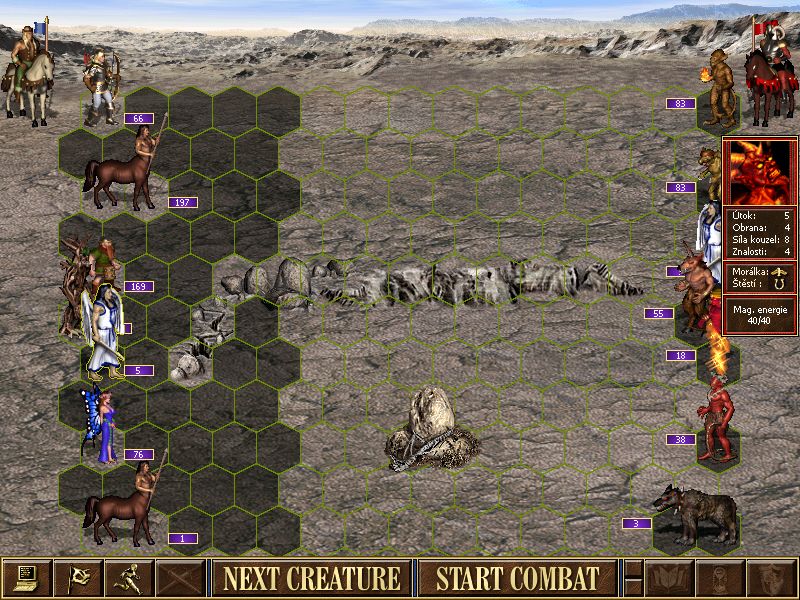The width and height of the screenshot is (800, 600).
Task: Select the enemy hero's red demon portrait
Action: (759, 172)
